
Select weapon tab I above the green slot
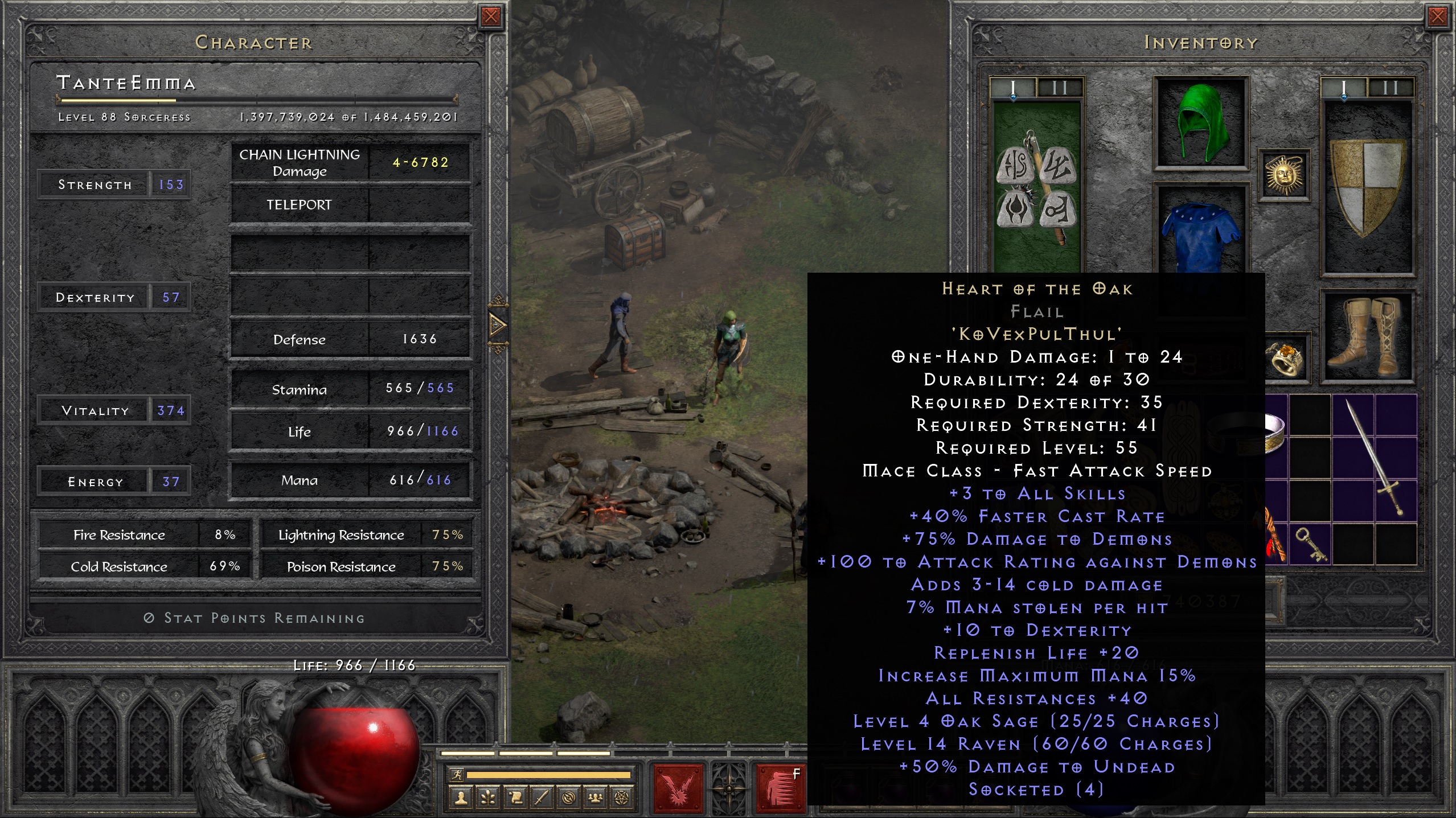(x=1012, y=88)
